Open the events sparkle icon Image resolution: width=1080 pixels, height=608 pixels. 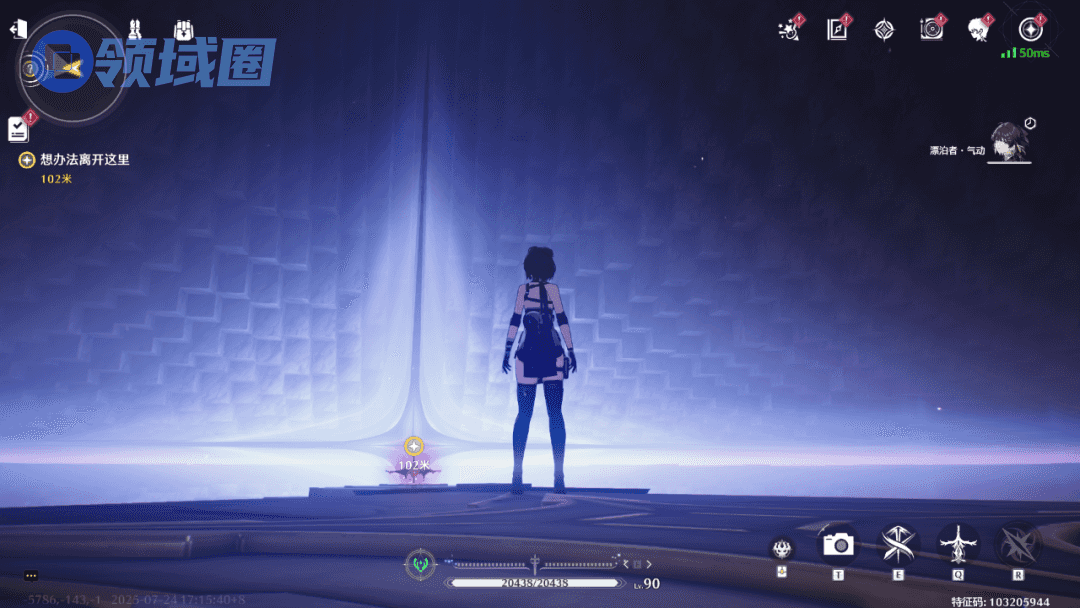tap(788, 29)
